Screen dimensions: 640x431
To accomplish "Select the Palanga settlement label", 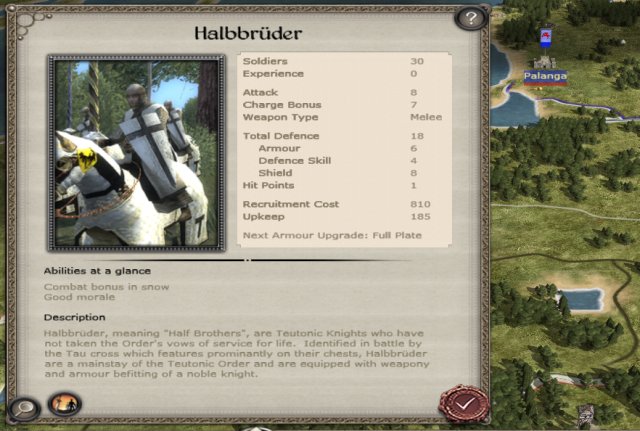I will (x=545, y=76).
